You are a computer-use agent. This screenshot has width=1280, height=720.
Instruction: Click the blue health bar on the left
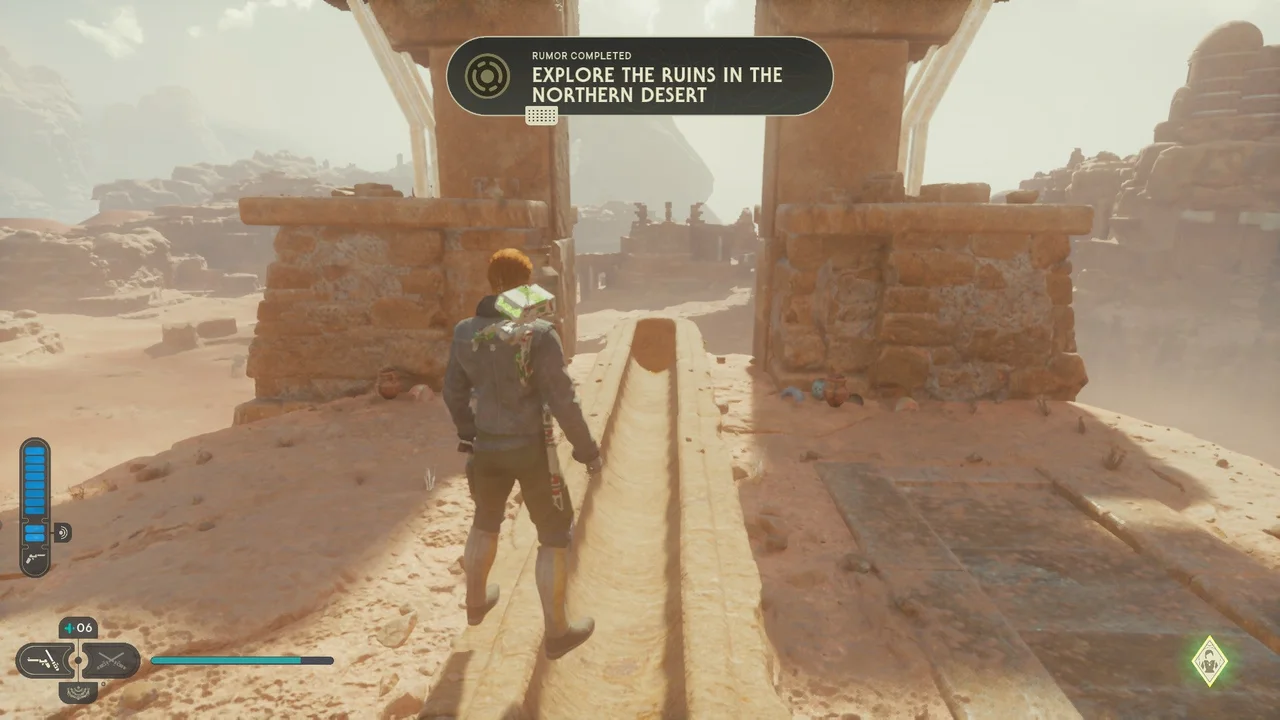pos(35,480)
